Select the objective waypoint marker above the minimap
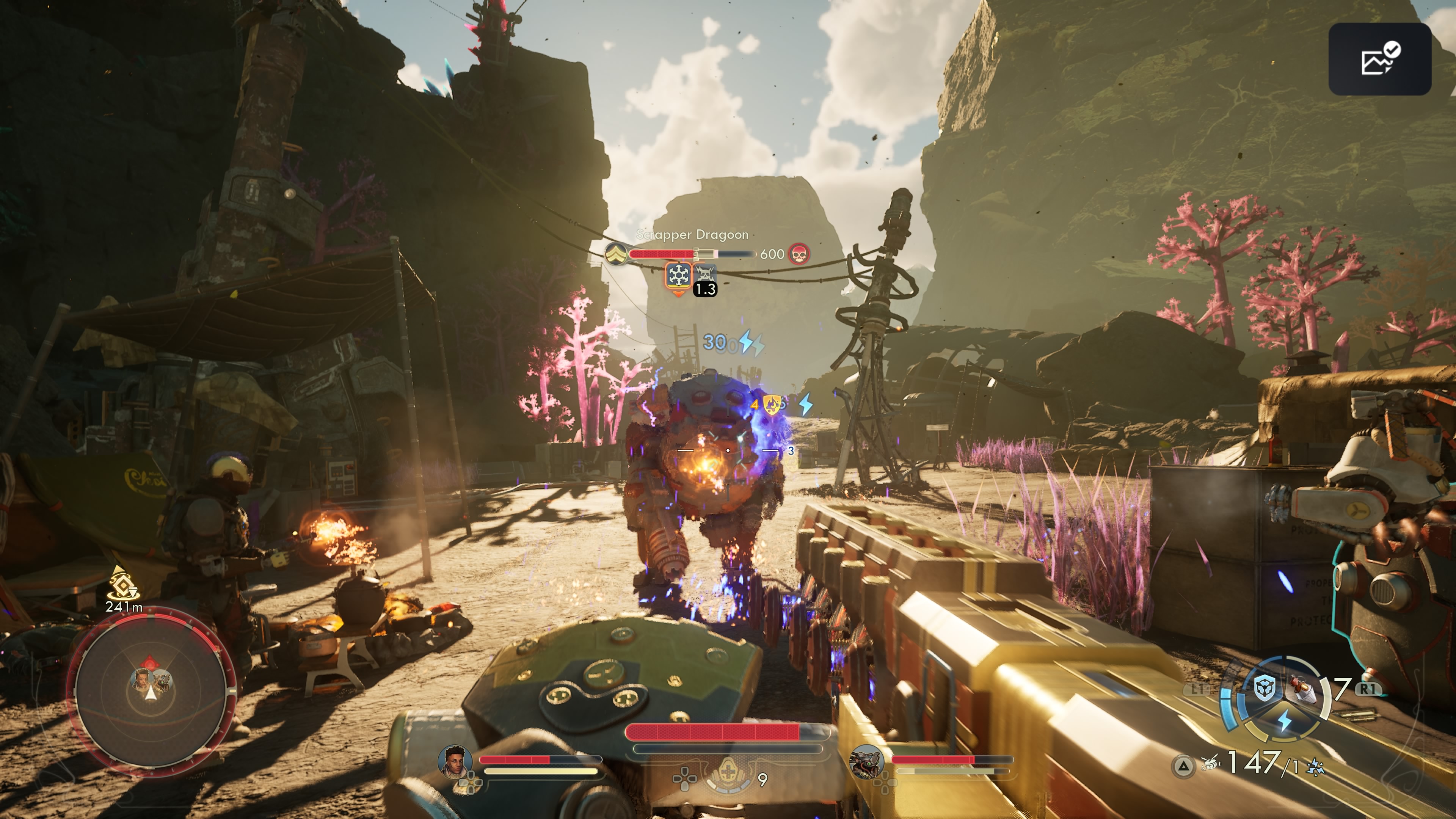The image size is (1456, 819). (120, 583)
